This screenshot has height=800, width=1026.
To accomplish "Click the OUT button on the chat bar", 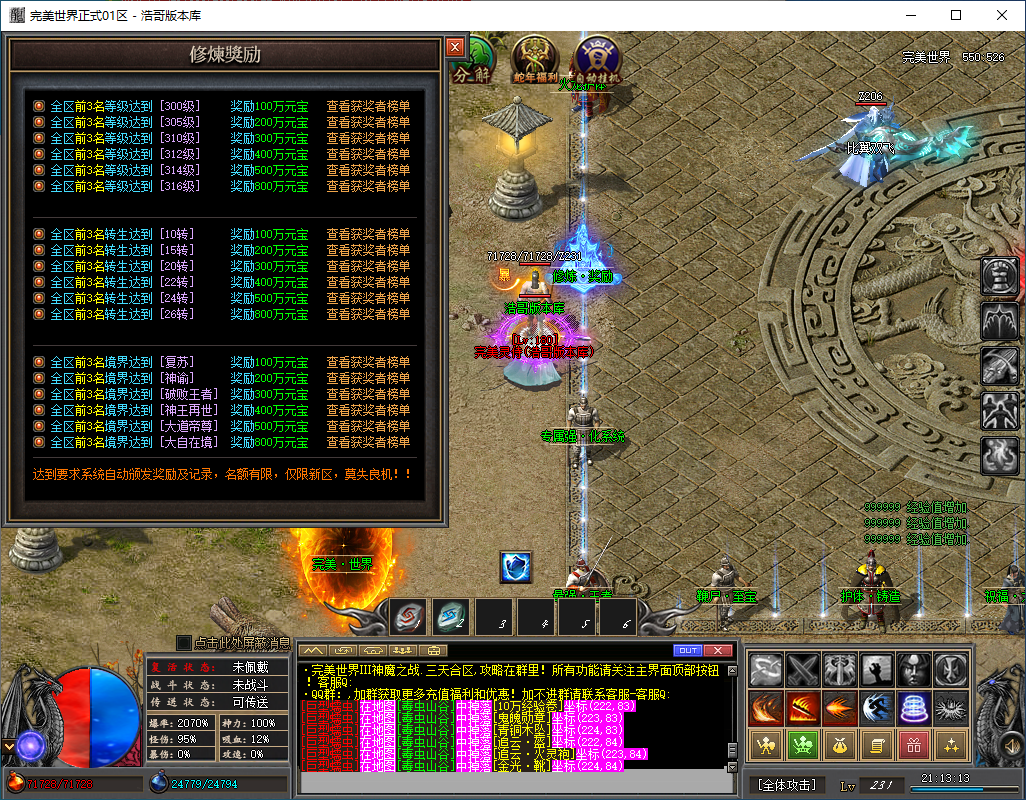I will (688, 651).
